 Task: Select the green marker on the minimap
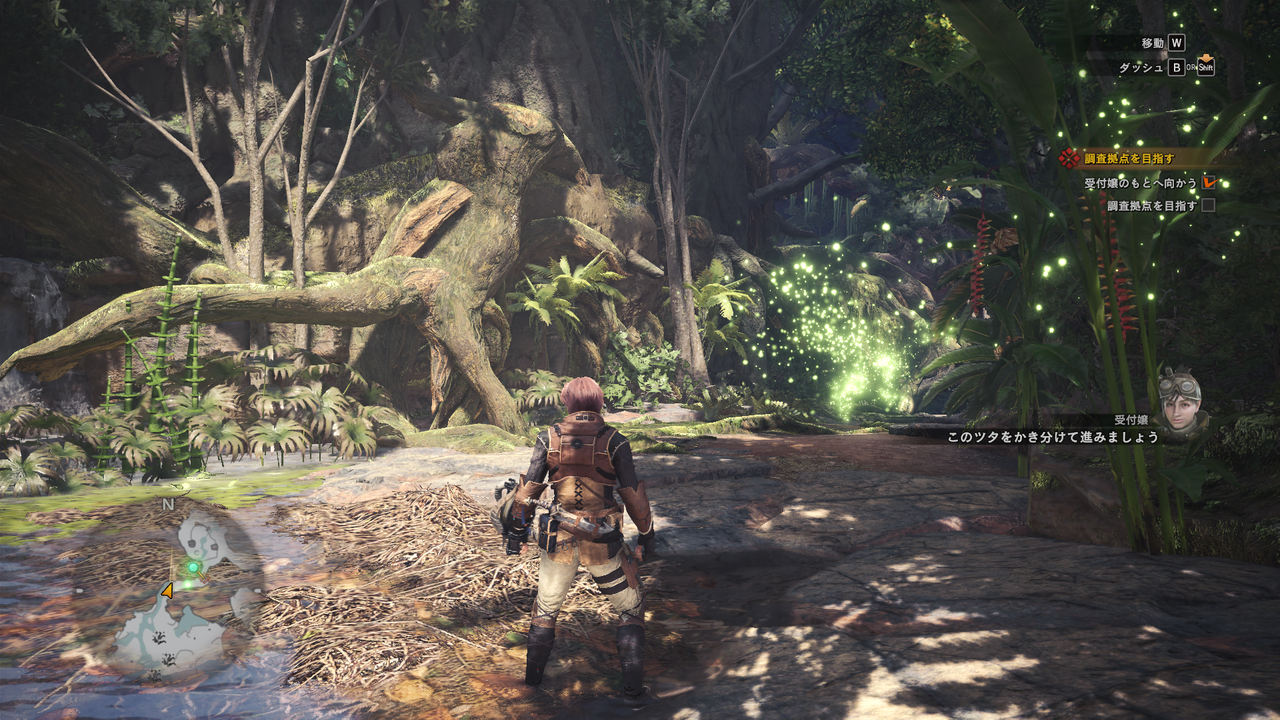(x=193, y=566)
